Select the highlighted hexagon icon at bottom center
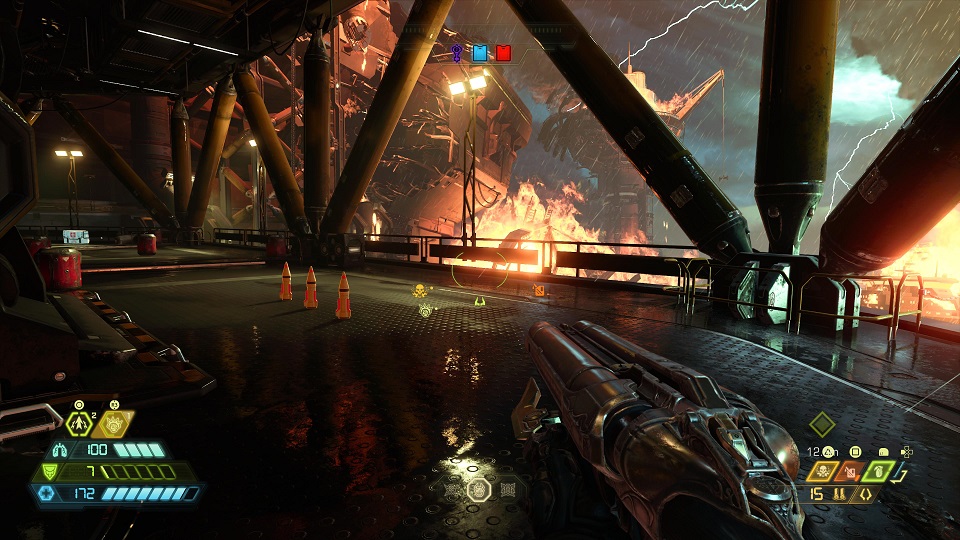Image resolution: width=960 pixels, height=540 pixels. 479,490
